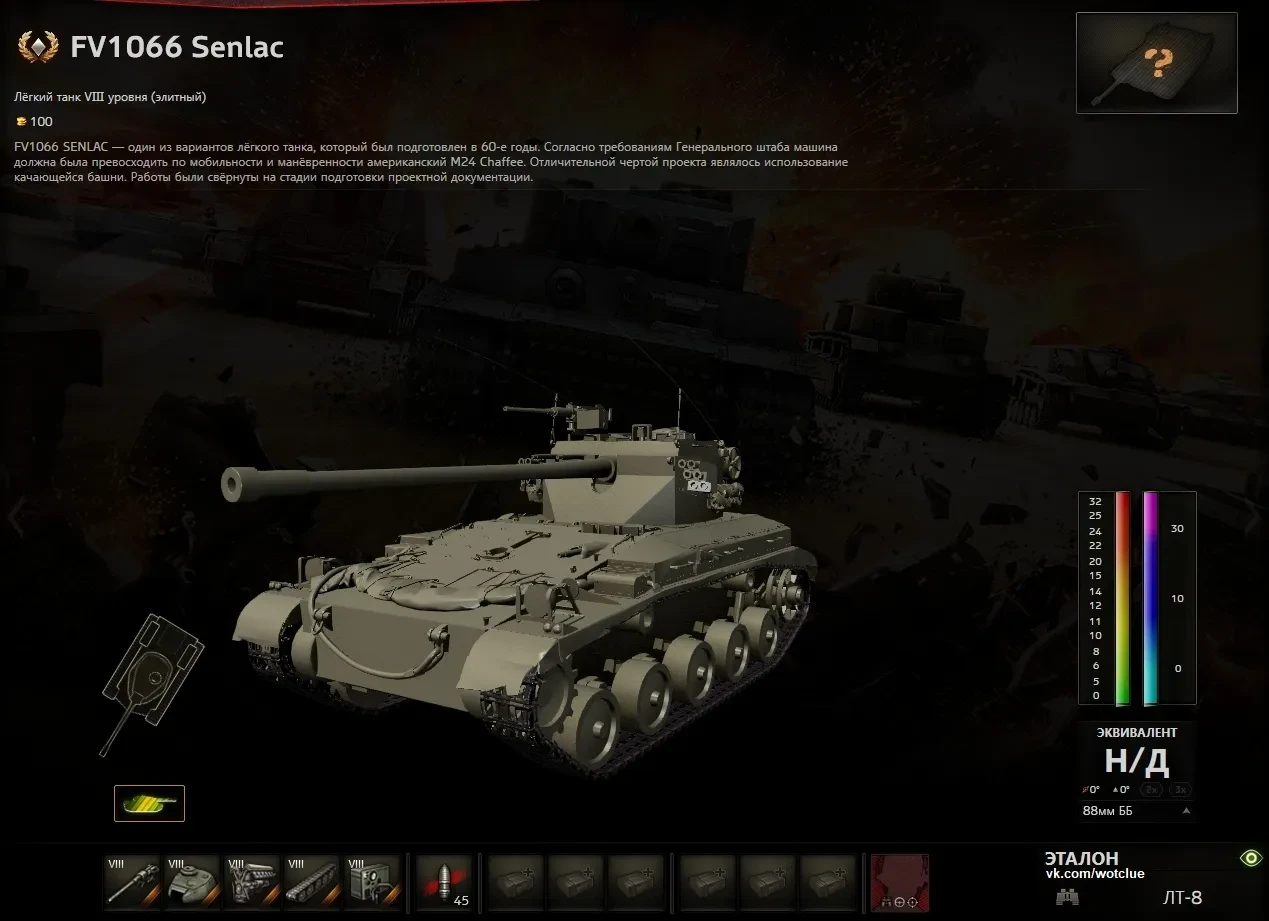Activate the 3x multiplier button
Screen dimensions: 1269x921
(x=1180, y=790)
